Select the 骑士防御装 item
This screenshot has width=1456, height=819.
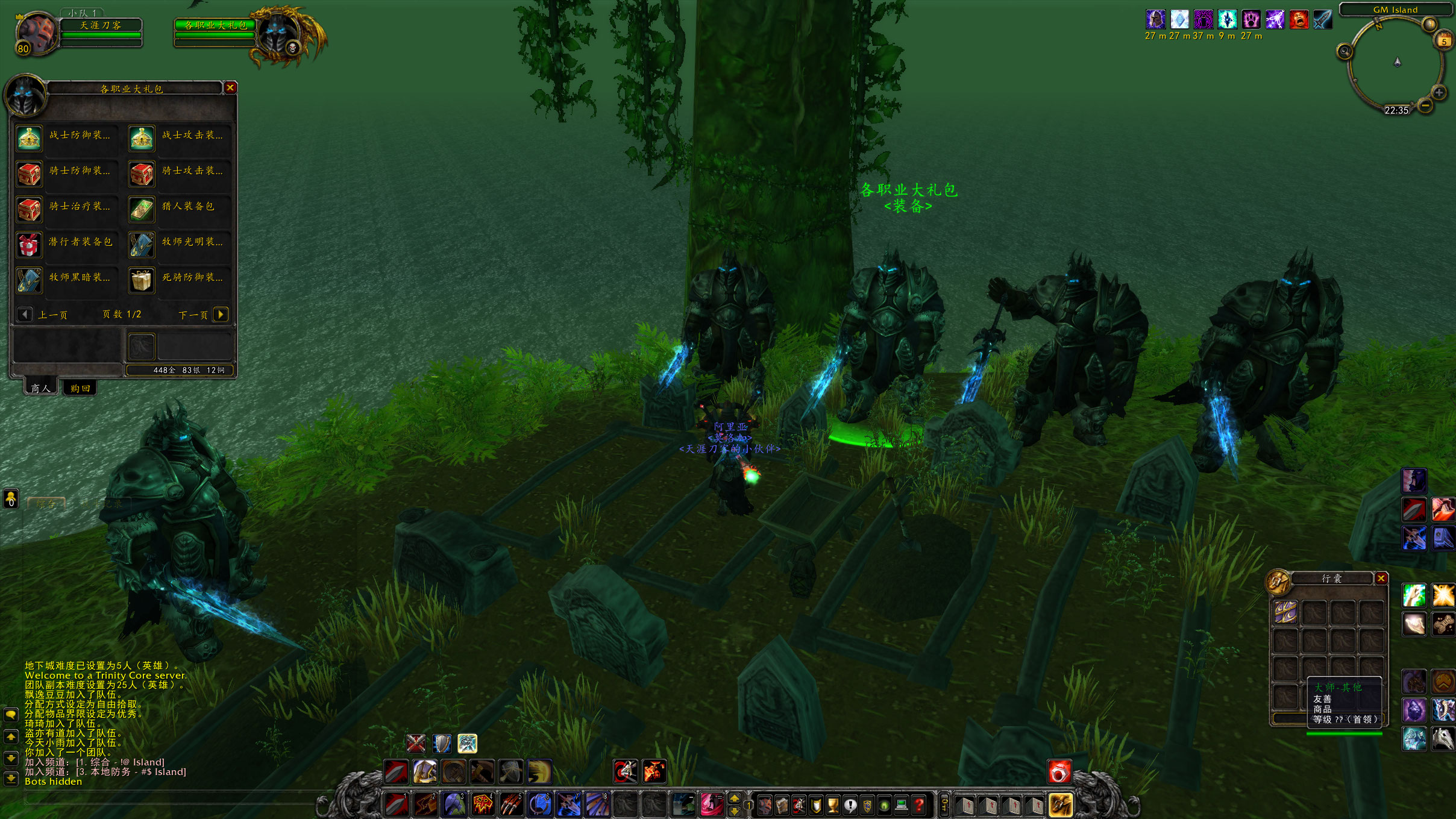29,174
